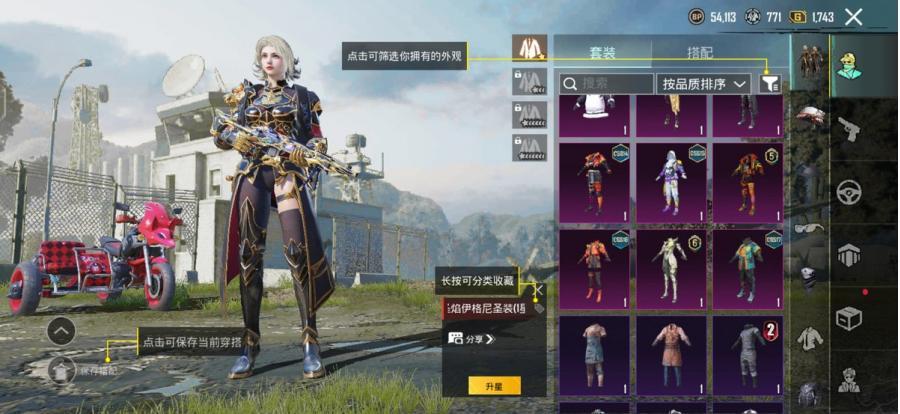The image size is (900, 414).
Task: Open the hat subcategory icon
Action: click(809, 115)
